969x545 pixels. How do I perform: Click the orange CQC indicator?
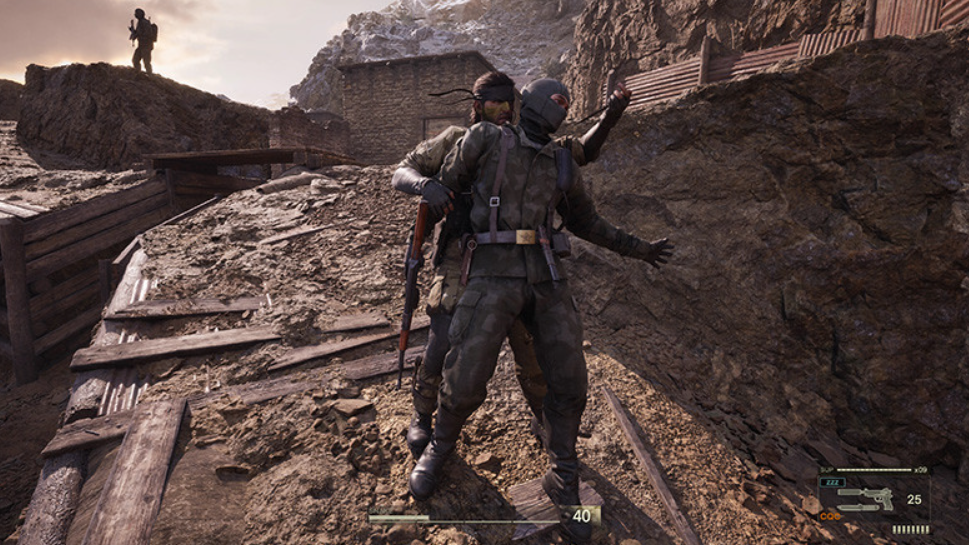click(x=830, y=516)
